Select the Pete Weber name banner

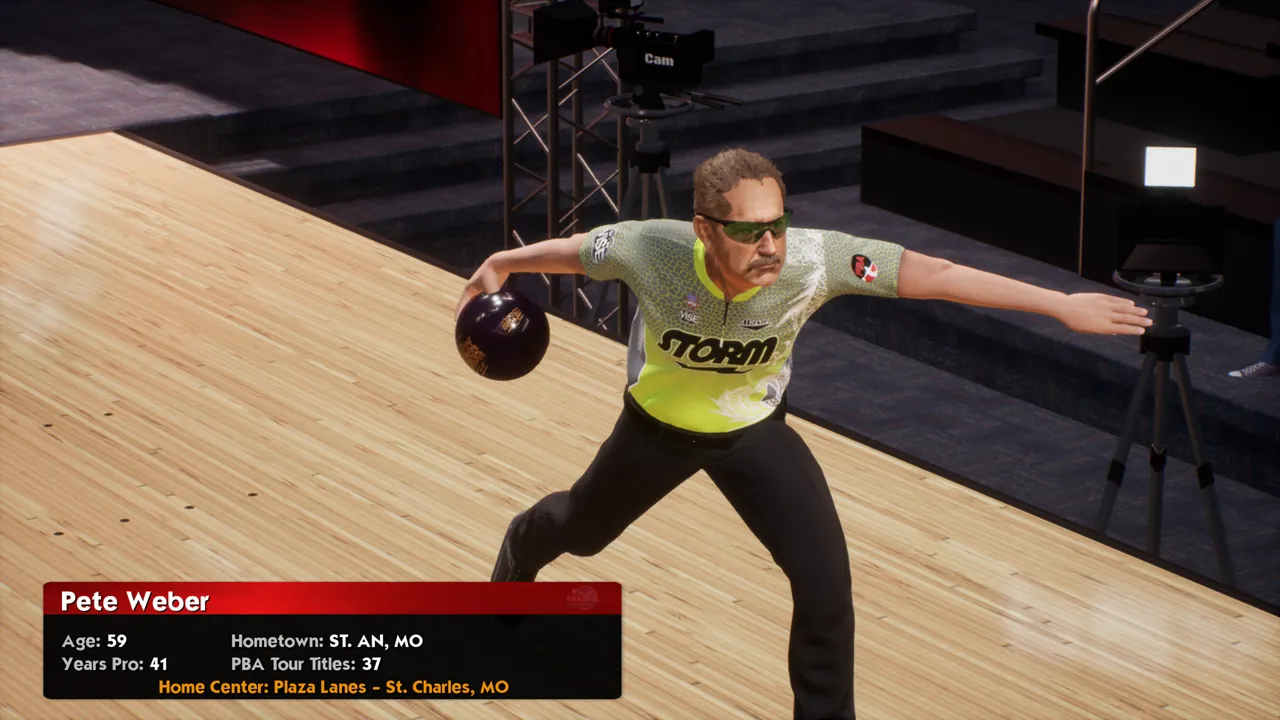click(135, 601)
